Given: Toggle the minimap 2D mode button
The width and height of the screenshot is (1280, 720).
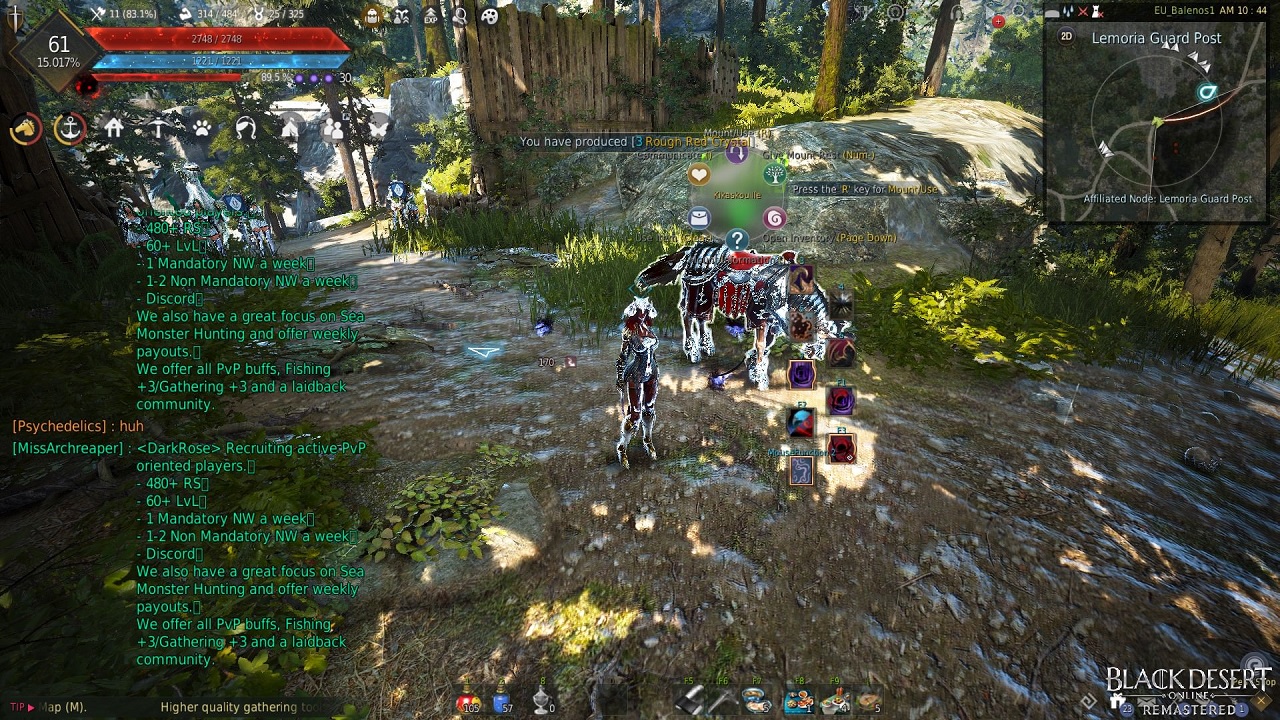Looking at the screenshot, I should (1066, 36).
